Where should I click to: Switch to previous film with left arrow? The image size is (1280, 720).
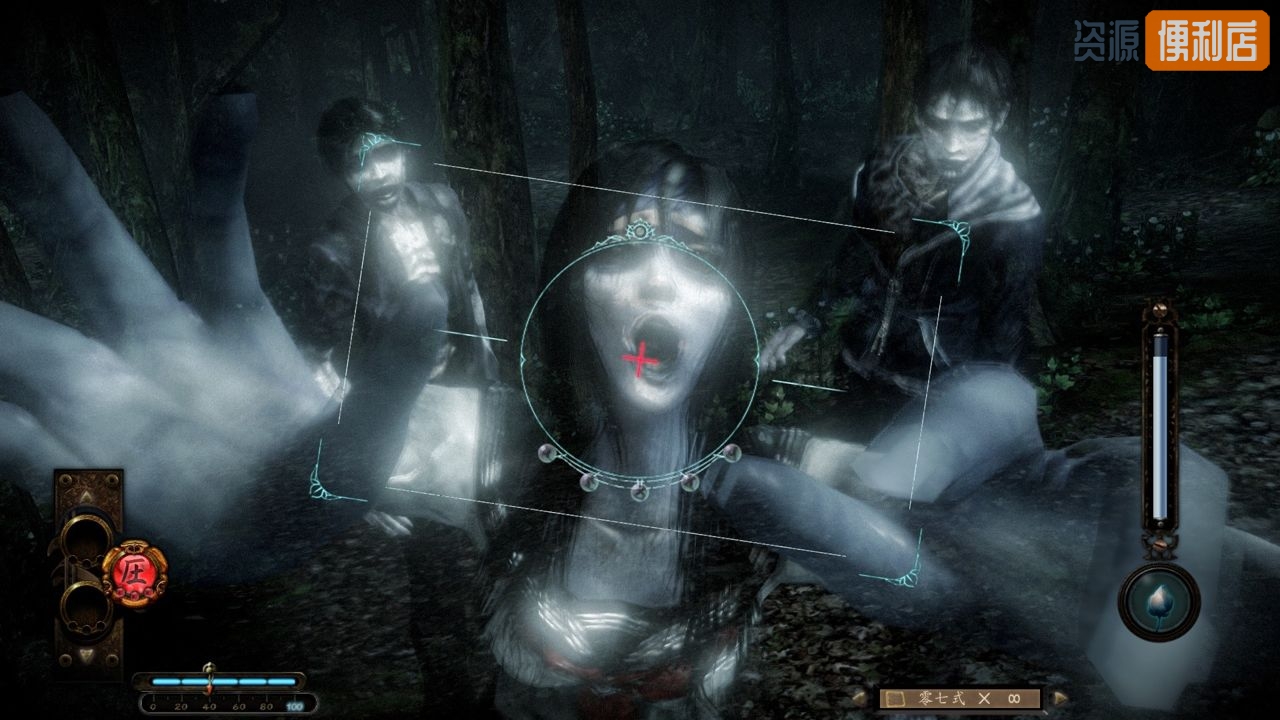pyautogui.click(x=859, y=698)
